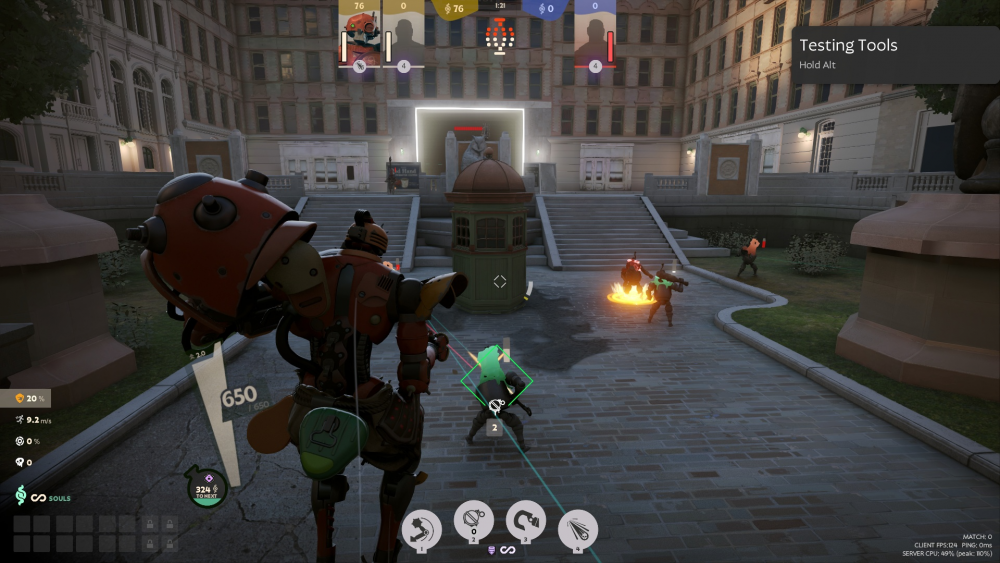Use the bomb ability in slot 2

pos(473,520)
